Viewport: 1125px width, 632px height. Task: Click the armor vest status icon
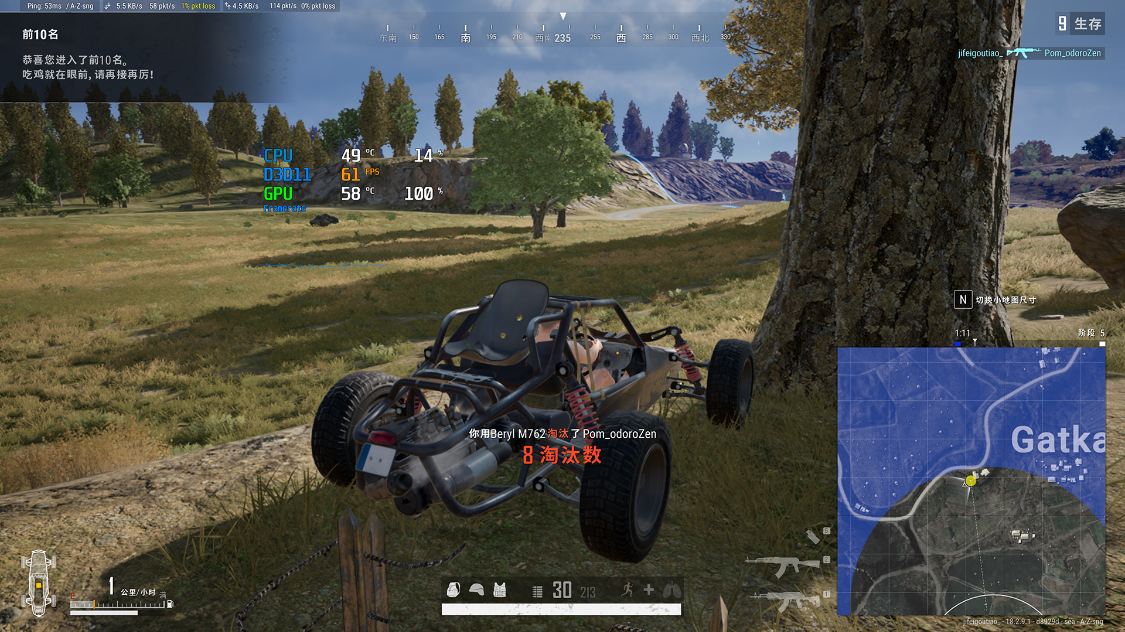click(499, 590)
